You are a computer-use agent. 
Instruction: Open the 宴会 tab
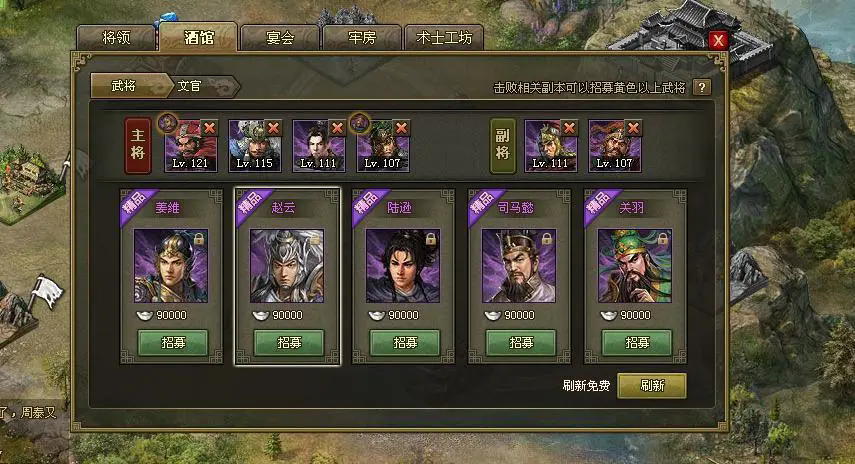pos(279,38)
